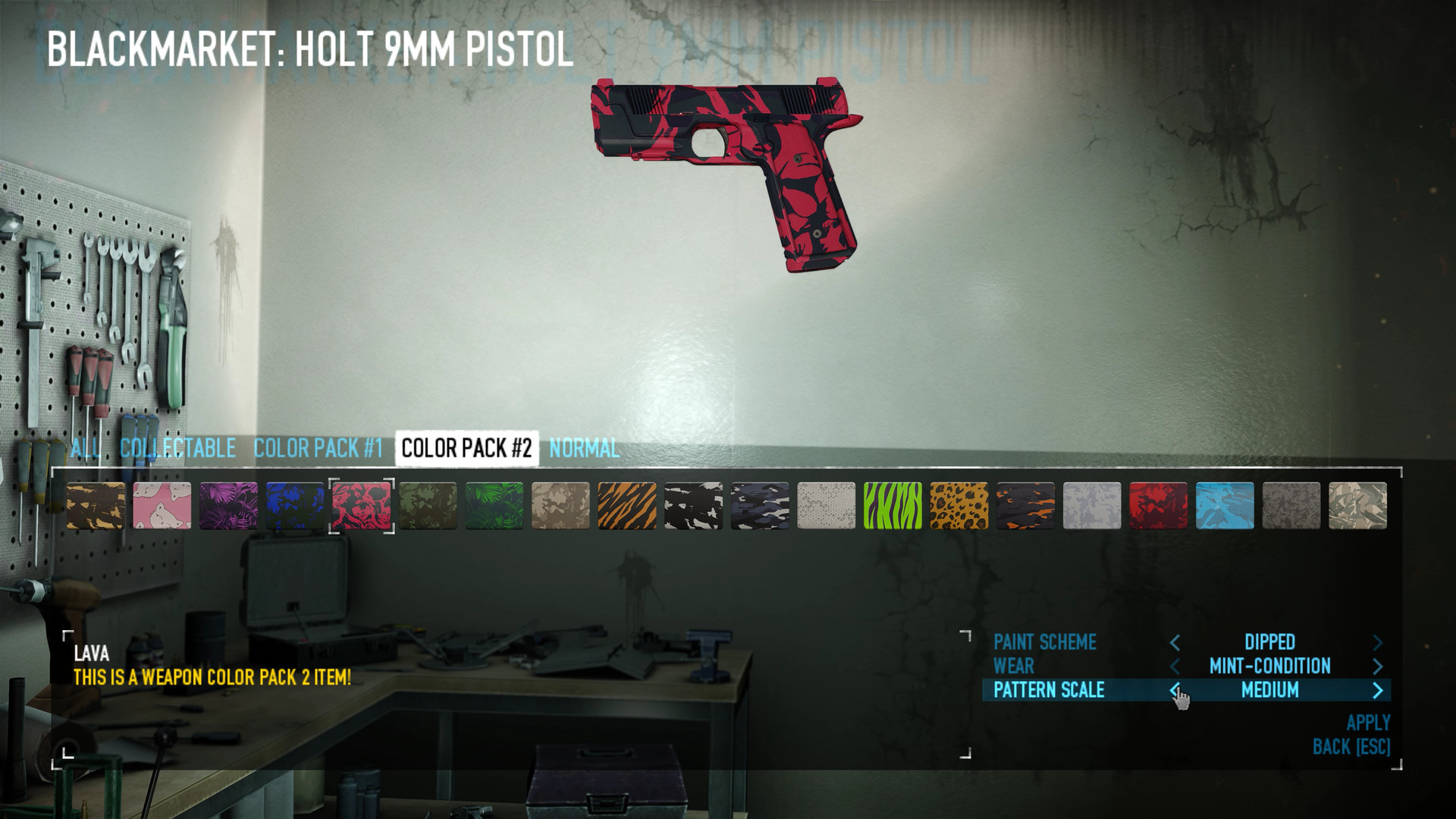Screen dimensions: 1456x819
Task: Open the Collectable tab
Action: pos(177,448)
